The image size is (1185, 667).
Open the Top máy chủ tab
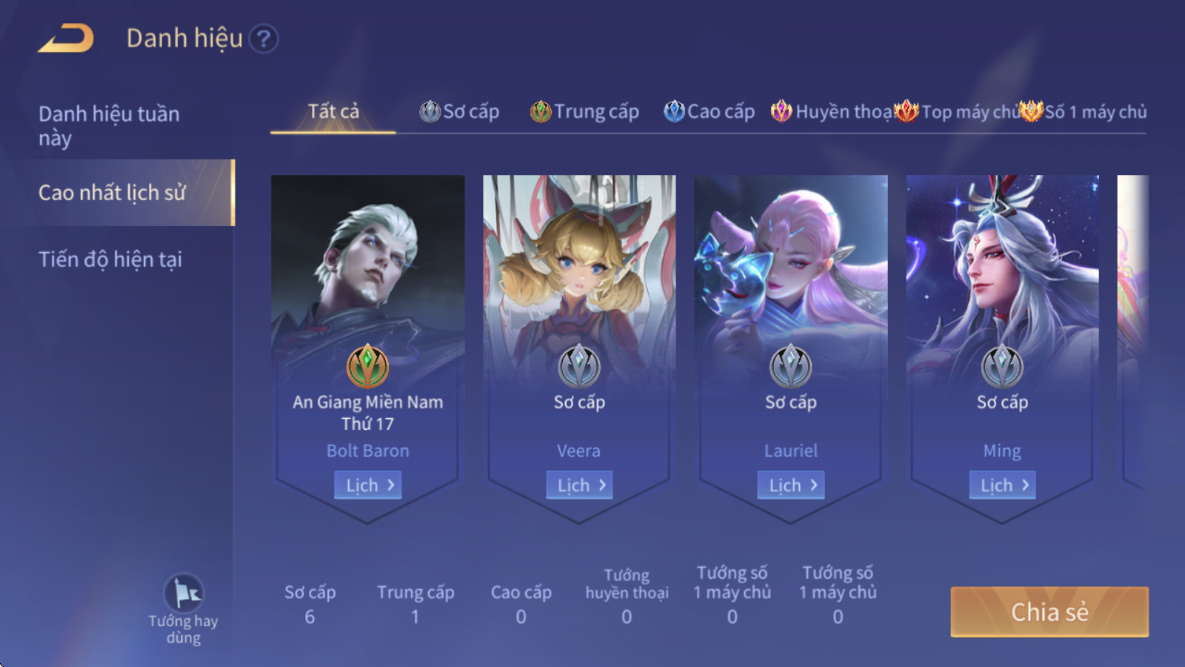click(x=957, y=112)
